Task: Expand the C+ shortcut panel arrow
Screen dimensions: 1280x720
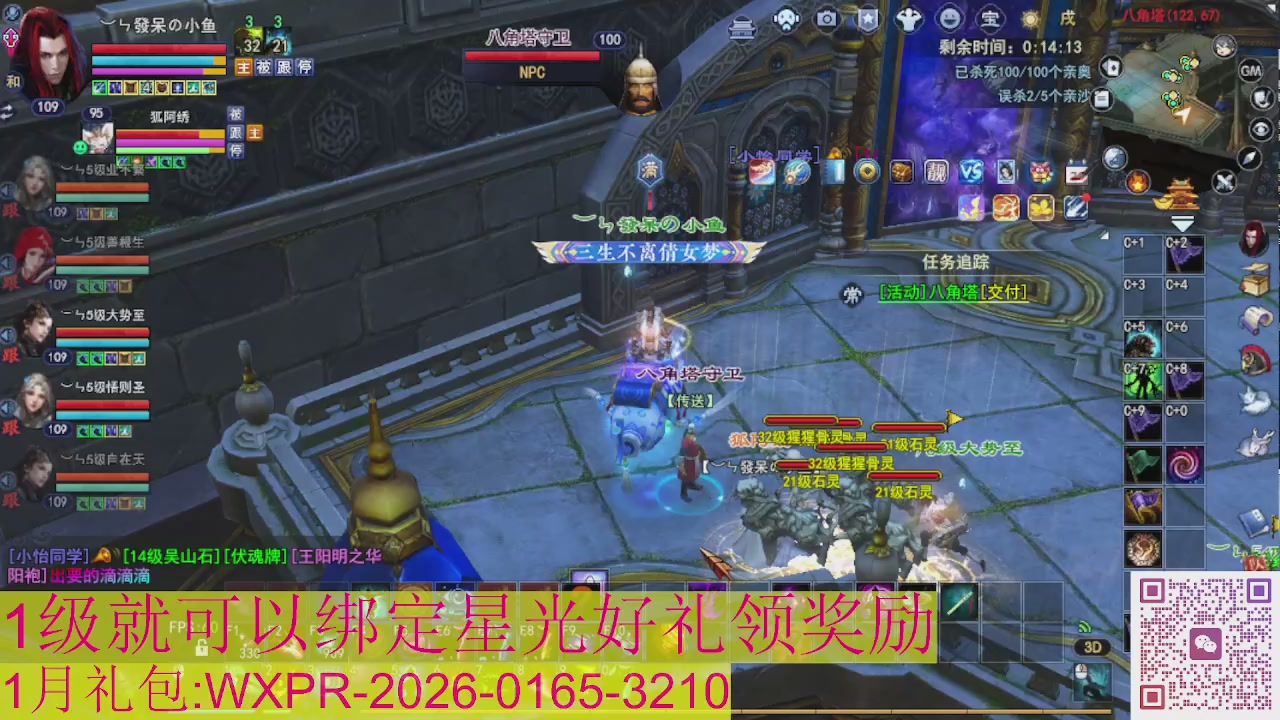Action: (x=1103, y=234)
